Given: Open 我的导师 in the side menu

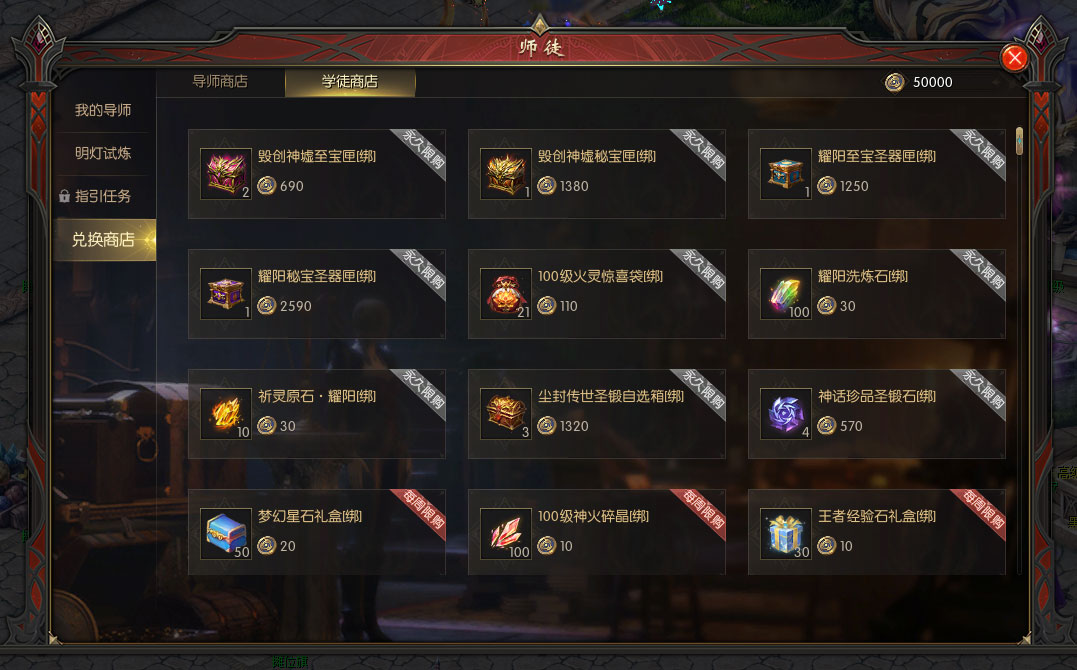Looking at the screenshot, I should tap(103, 110).
